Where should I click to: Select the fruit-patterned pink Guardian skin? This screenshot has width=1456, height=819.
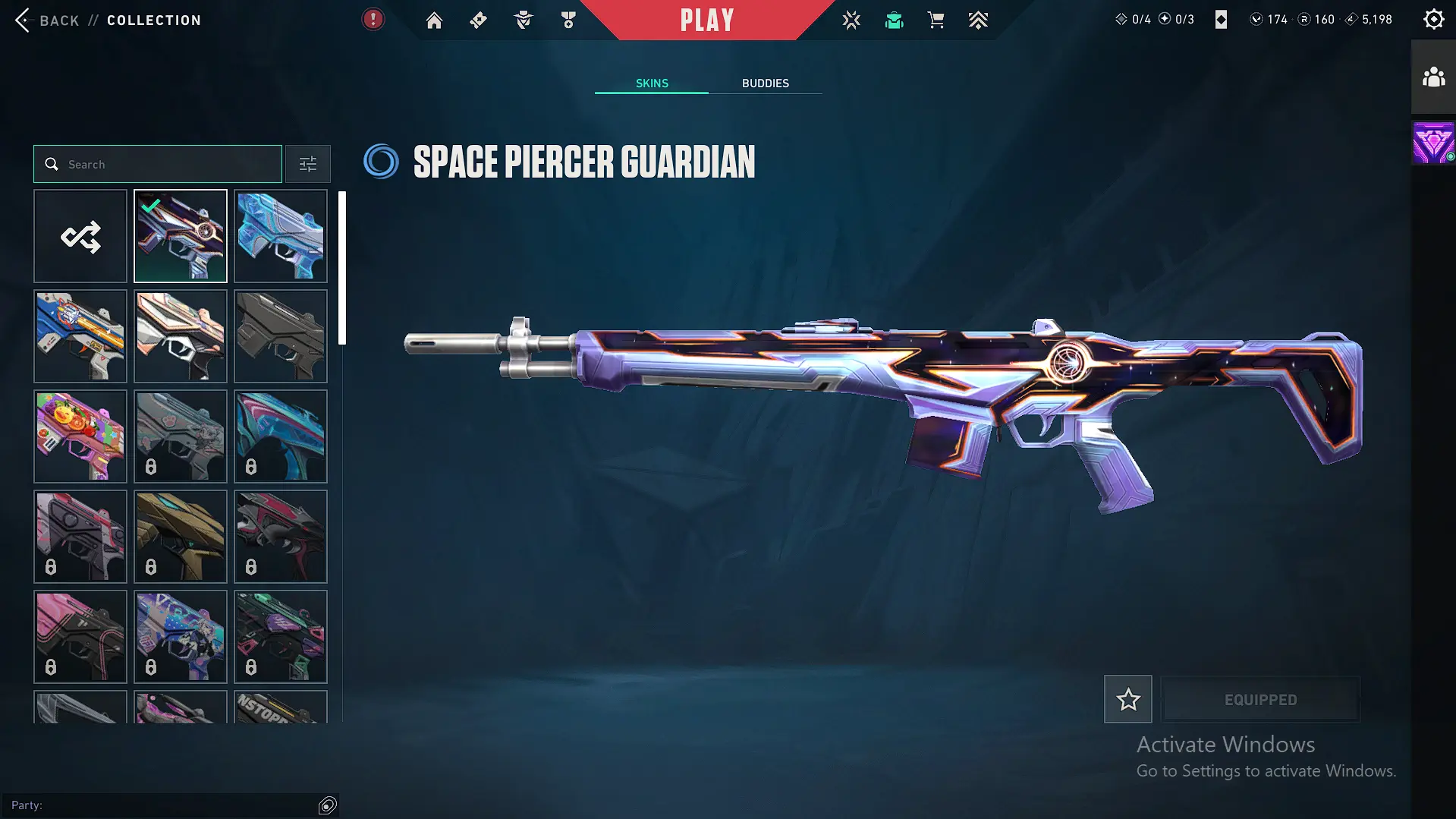pos(80,436)
